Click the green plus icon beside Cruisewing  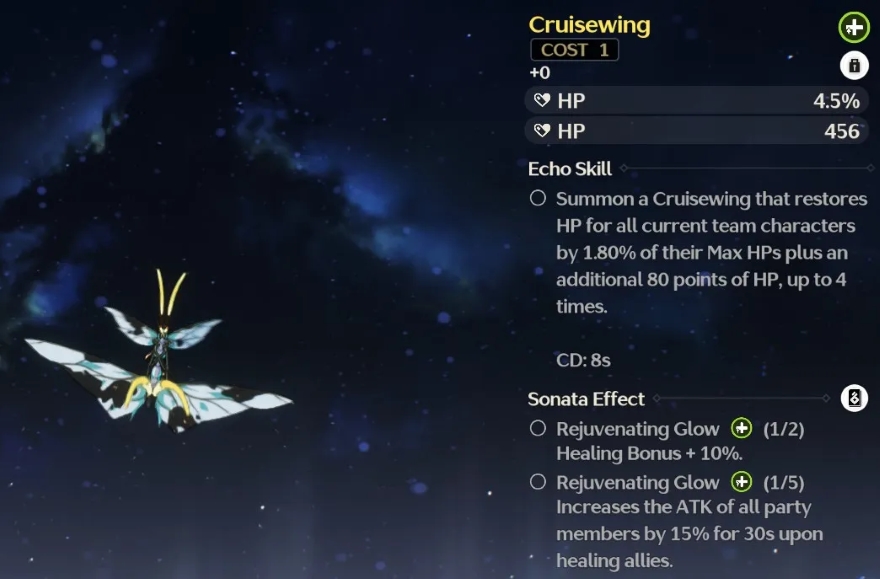(853, 27)
